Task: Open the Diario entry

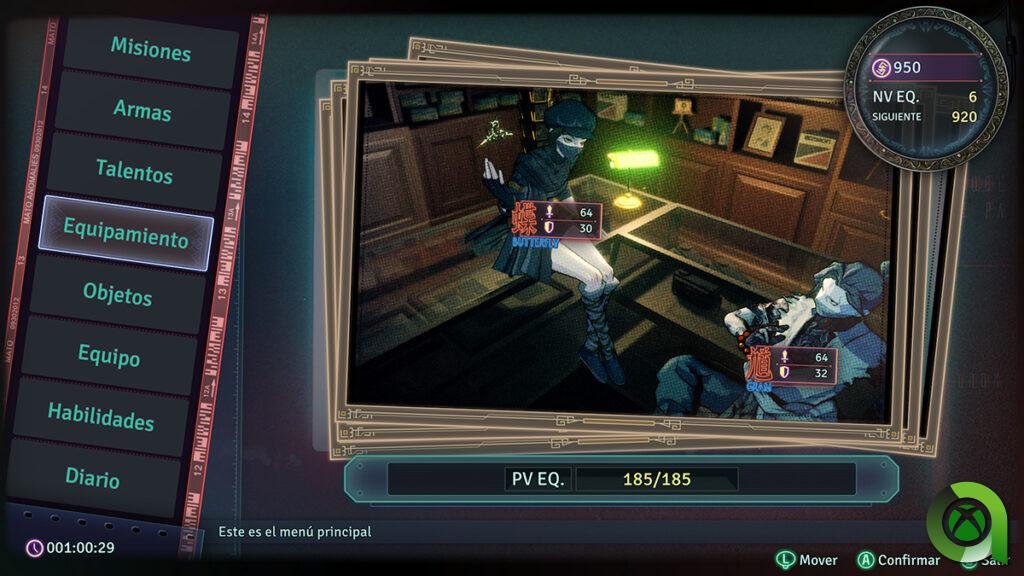Action: [x=93, y=478]
